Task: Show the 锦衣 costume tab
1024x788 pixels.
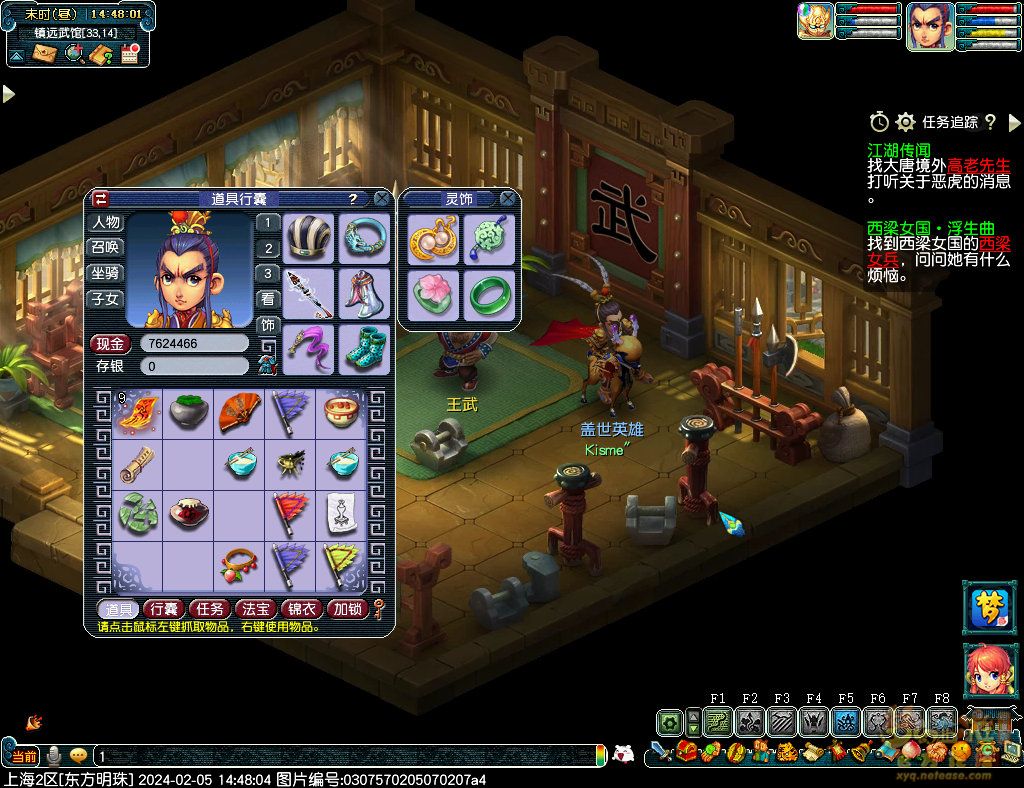Action: 302,609
